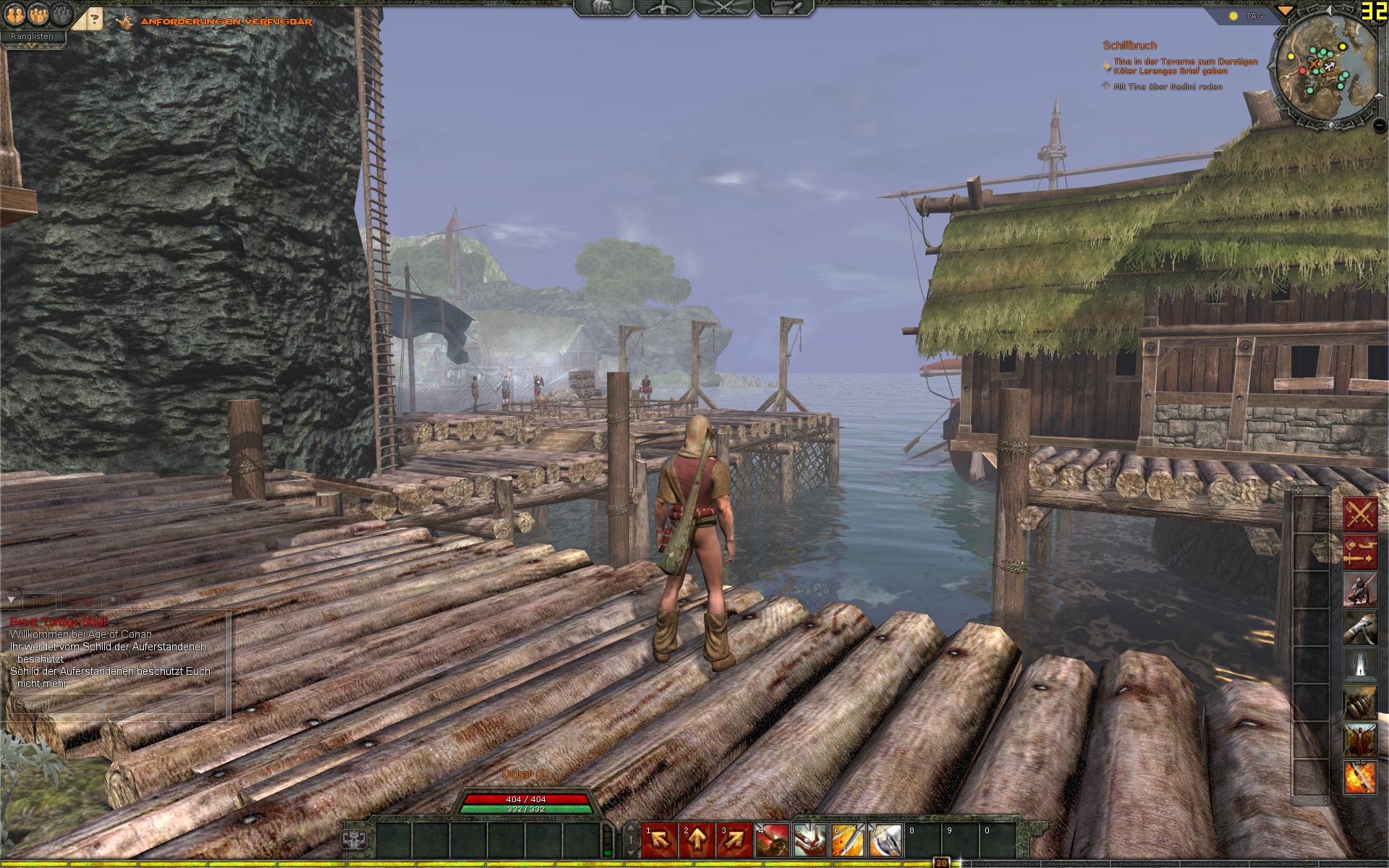Screen dimensions: 1389x868
Task: Click the chat input field labeled Sagen
Action: click(x=114, y=704)
